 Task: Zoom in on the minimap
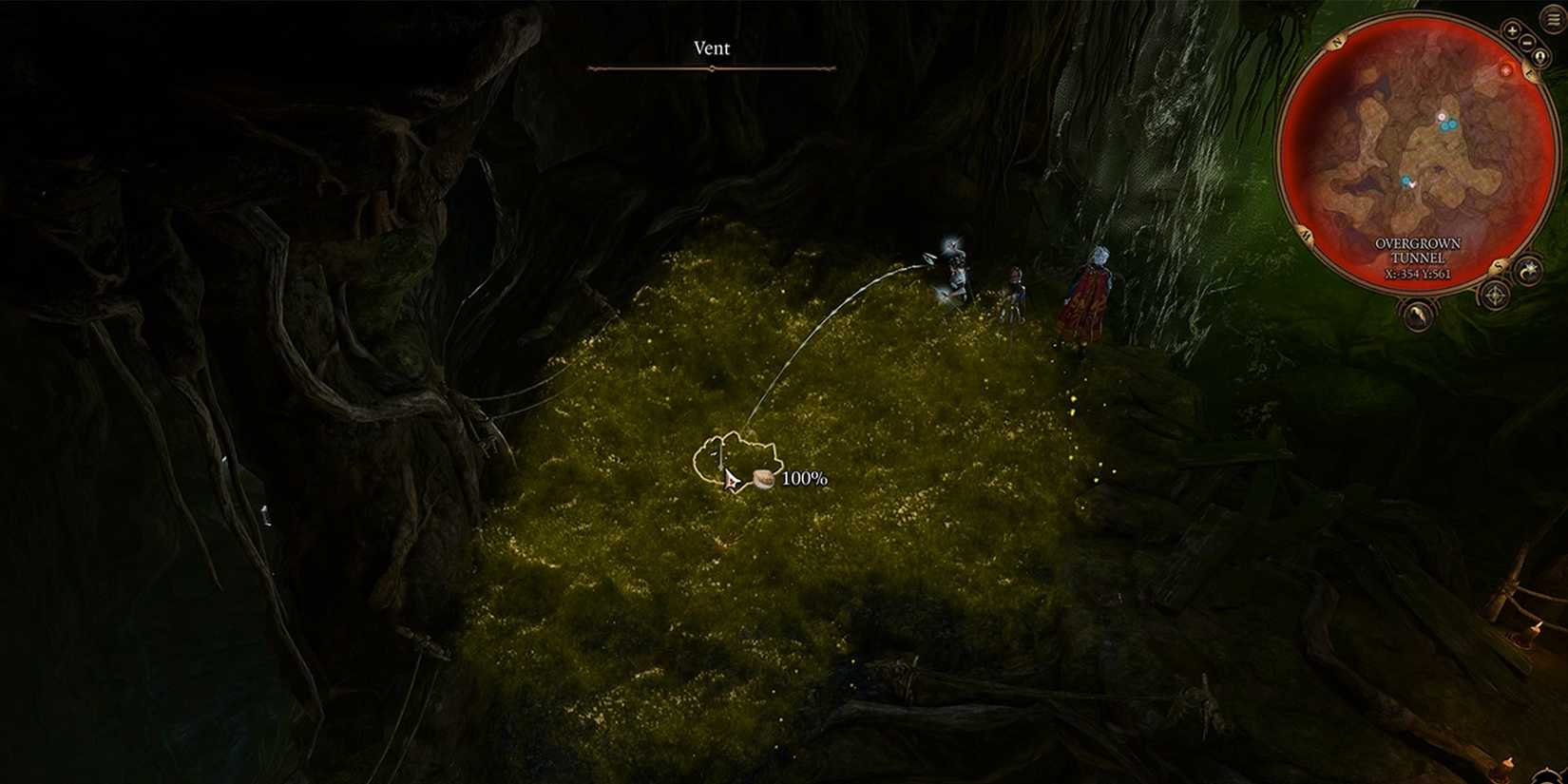tap(1510, 29)
